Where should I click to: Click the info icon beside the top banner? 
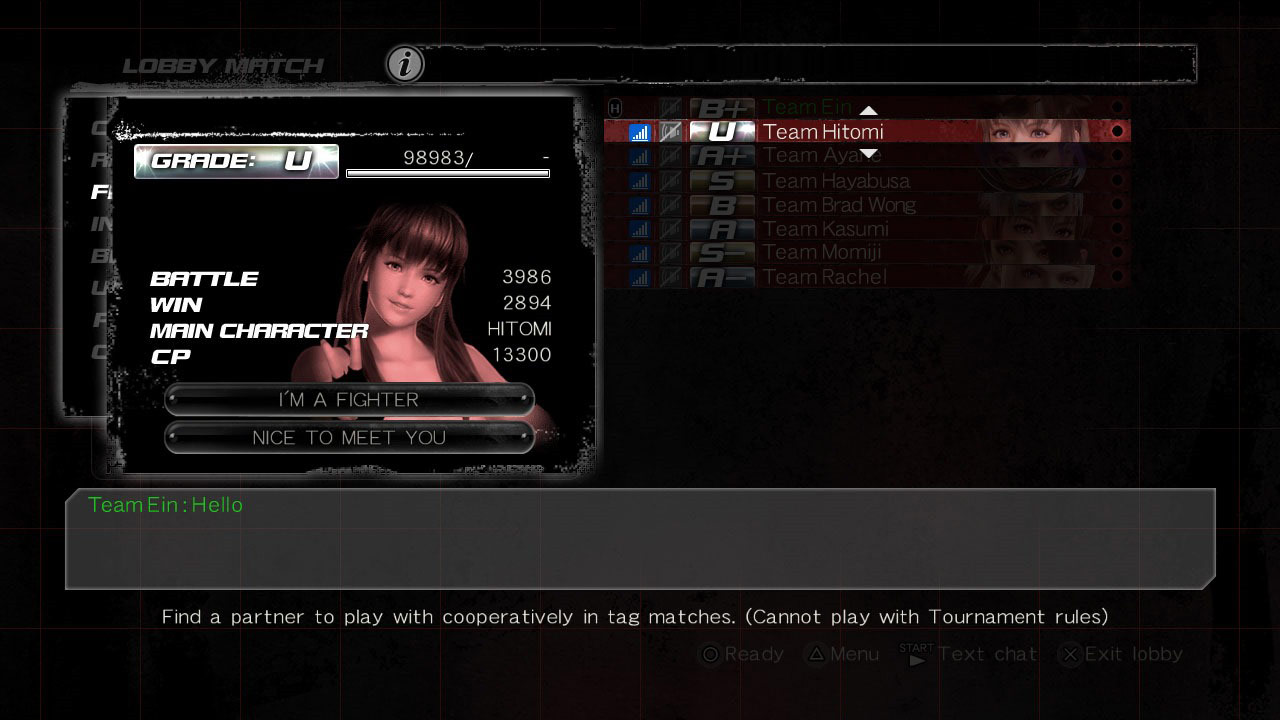tap(403, 63)
